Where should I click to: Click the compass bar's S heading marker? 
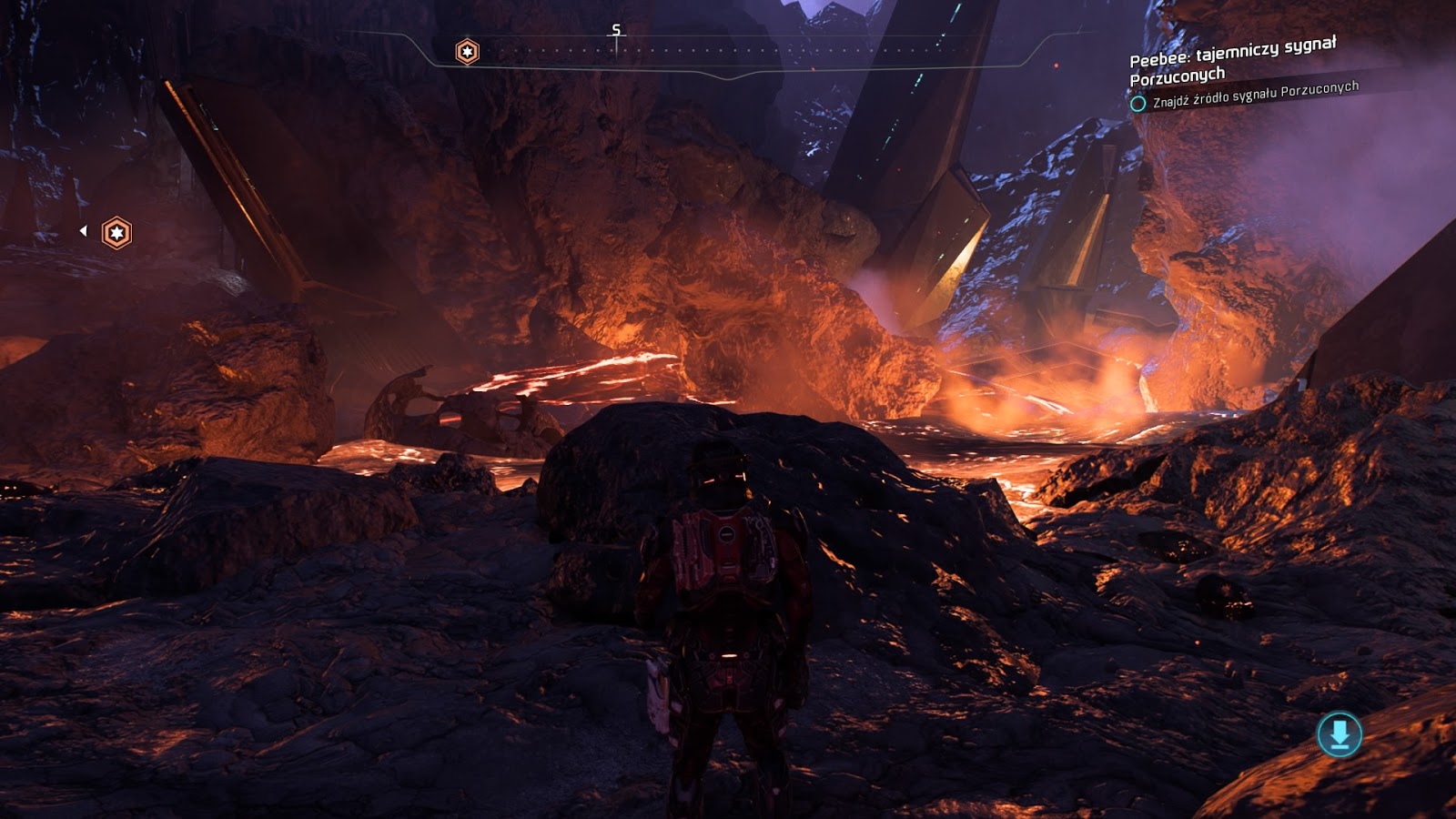616,31
